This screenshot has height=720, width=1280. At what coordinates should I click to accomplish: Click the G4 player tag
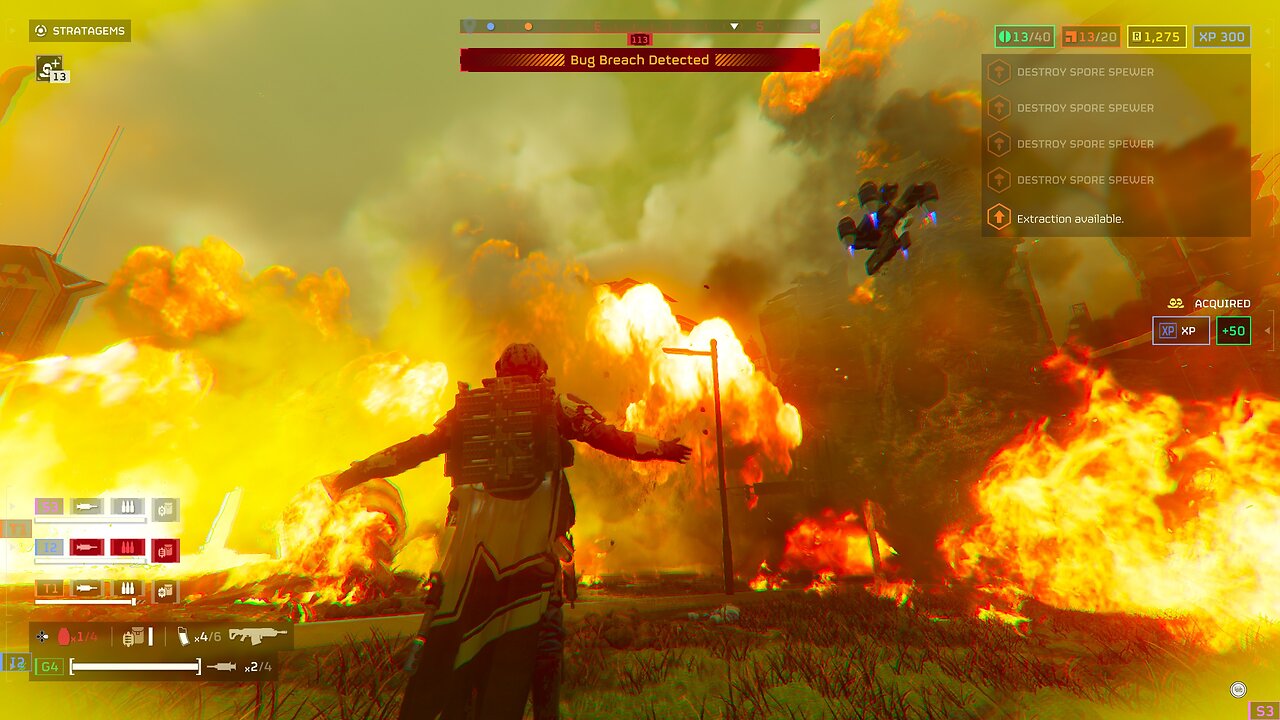coord(48,666)
